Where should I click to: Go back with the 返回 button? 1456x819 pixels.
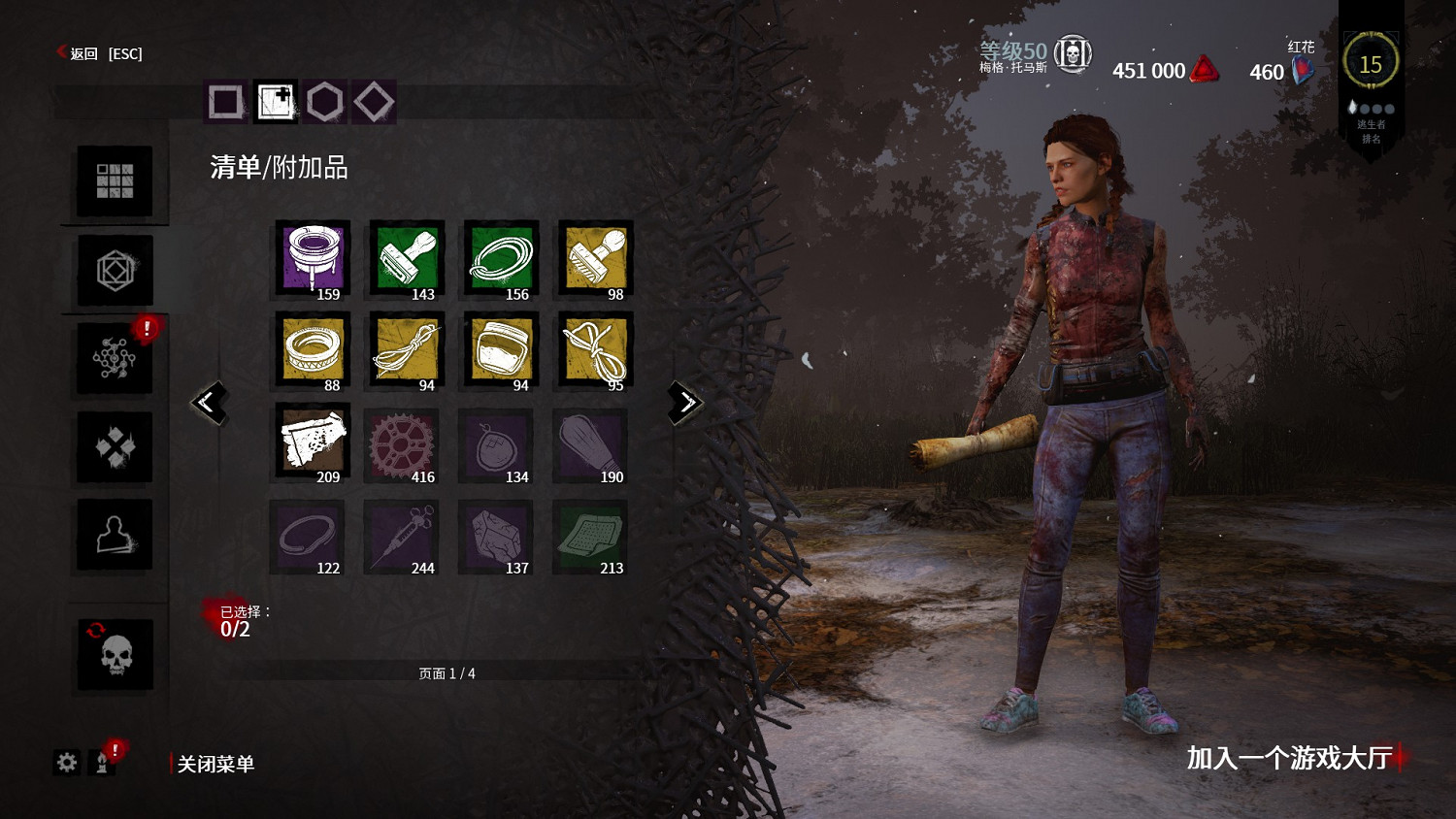click(x=84, y=53)
